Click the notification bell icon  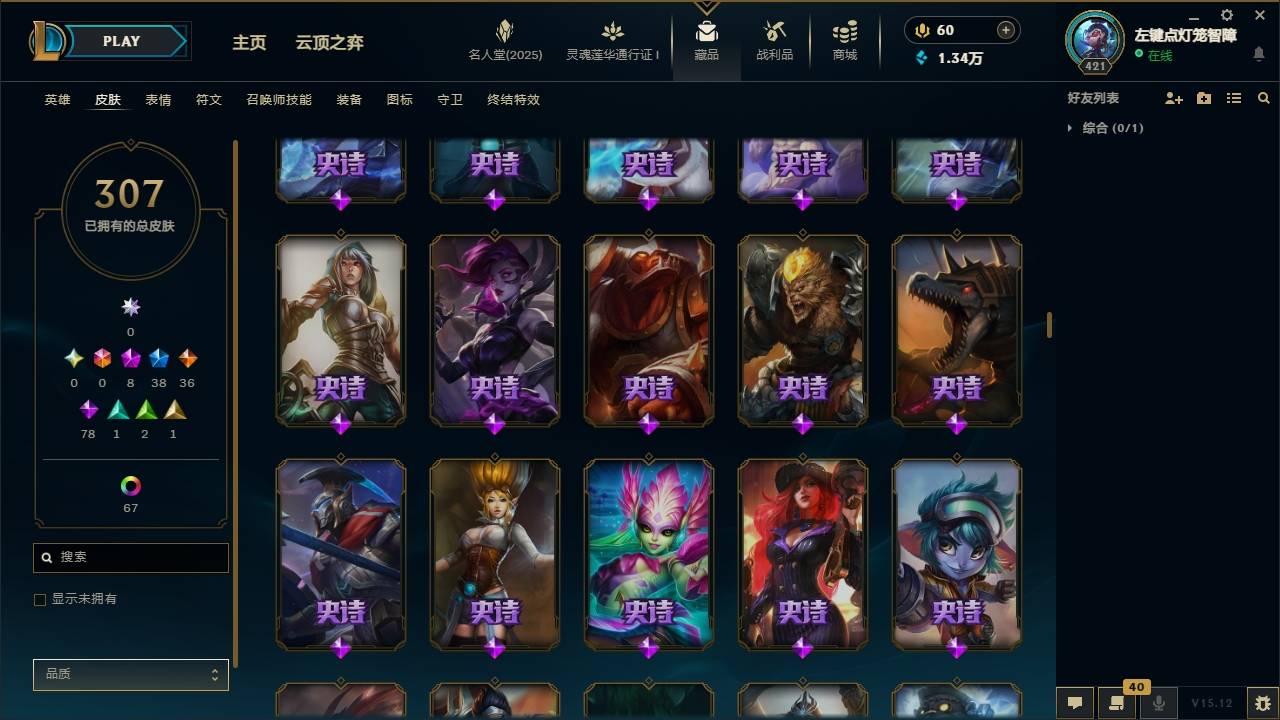(1260, 55)
